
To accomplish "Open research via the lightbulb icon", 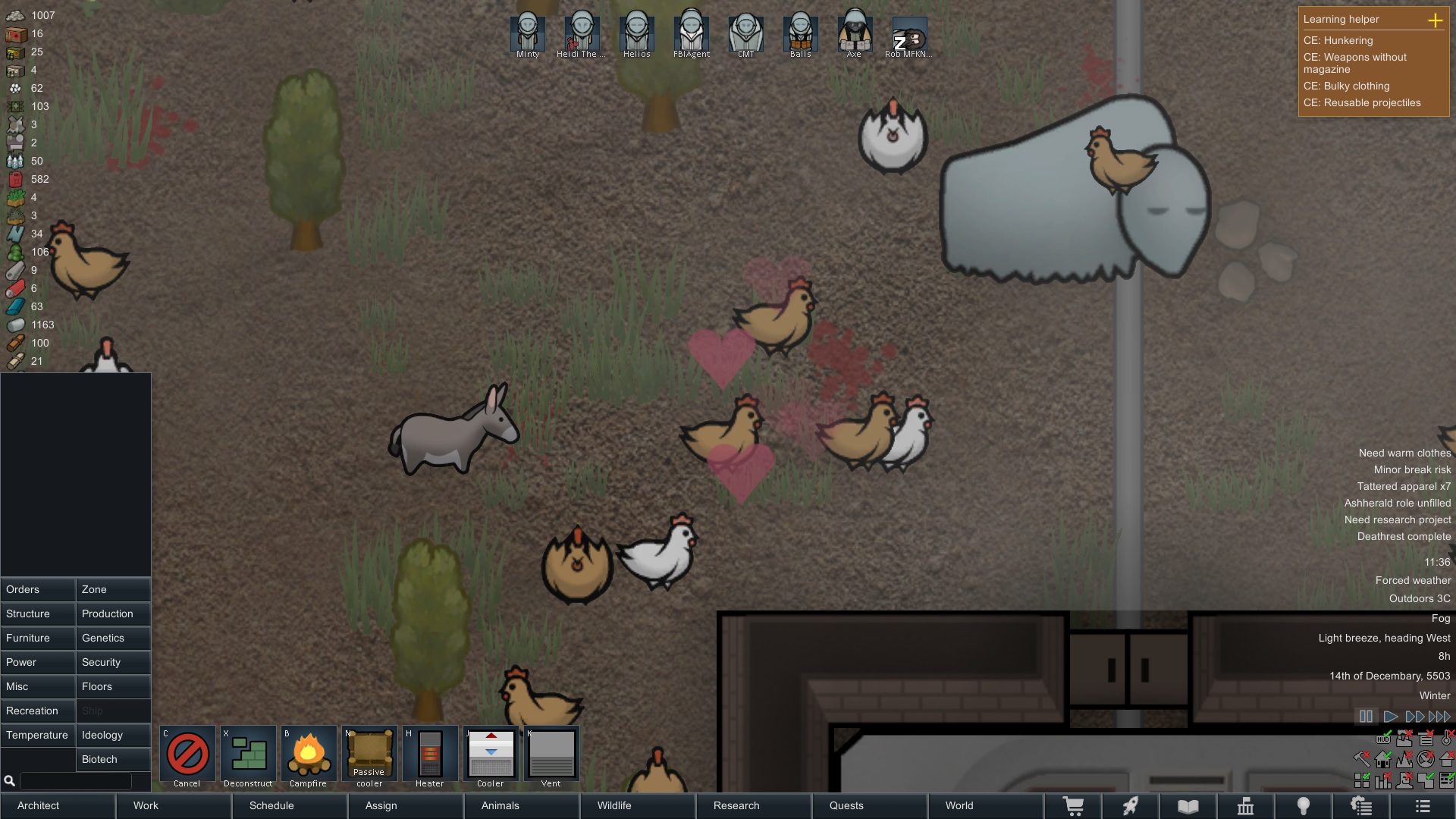I will [1304, 805].
